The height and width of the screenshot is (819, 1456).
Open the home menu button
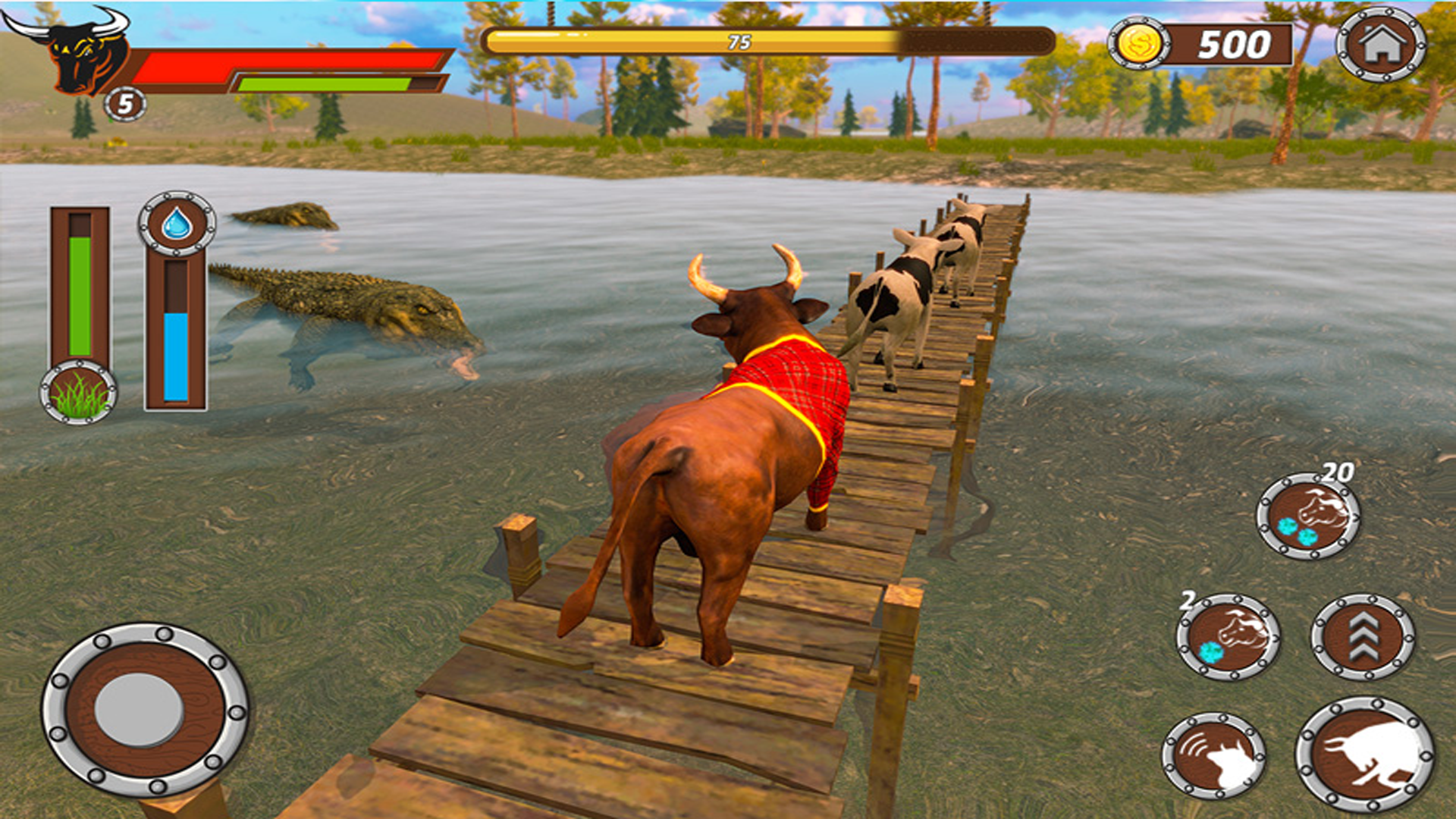[x=1380, y=44]
